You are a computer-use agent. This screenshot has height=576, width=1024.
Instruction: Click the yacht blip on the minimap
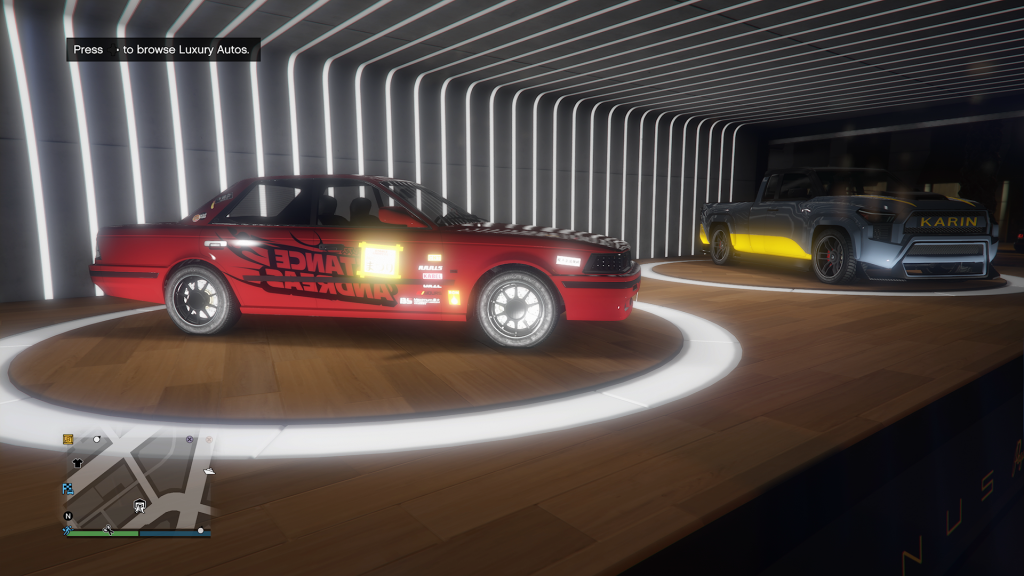point(209,470)
